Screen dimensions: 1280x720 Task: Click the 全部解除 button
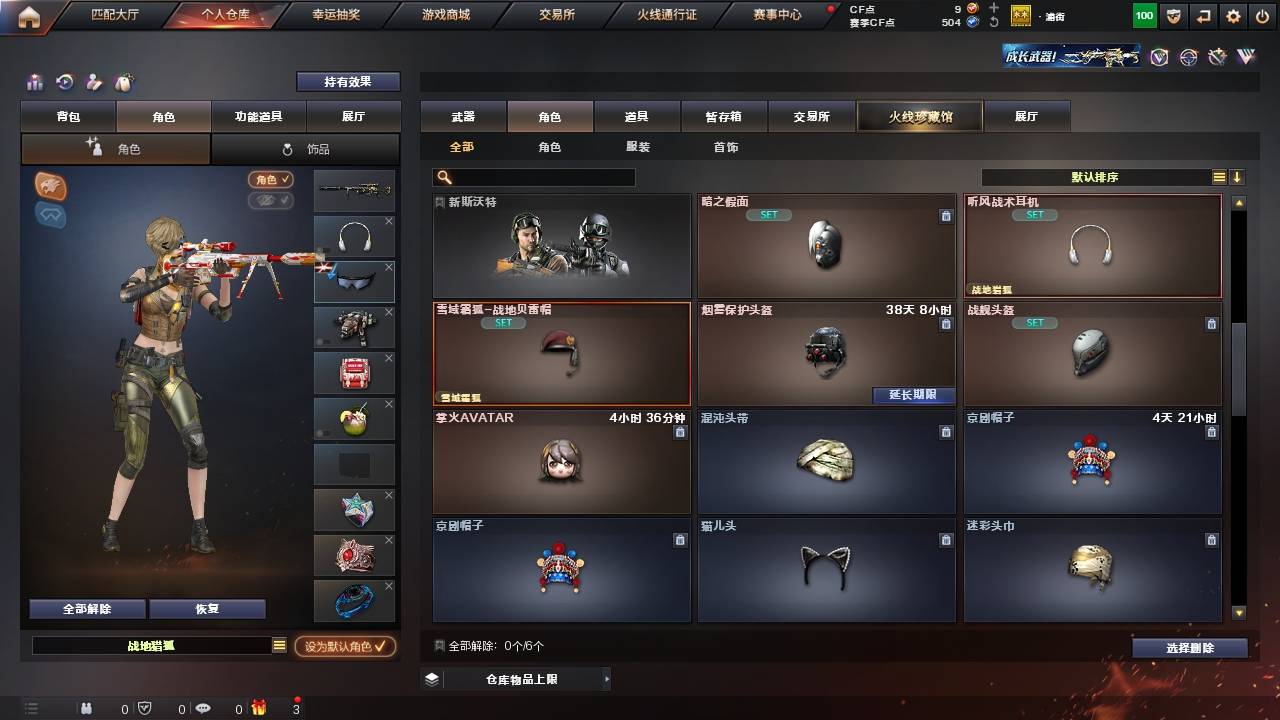(86, 608)
